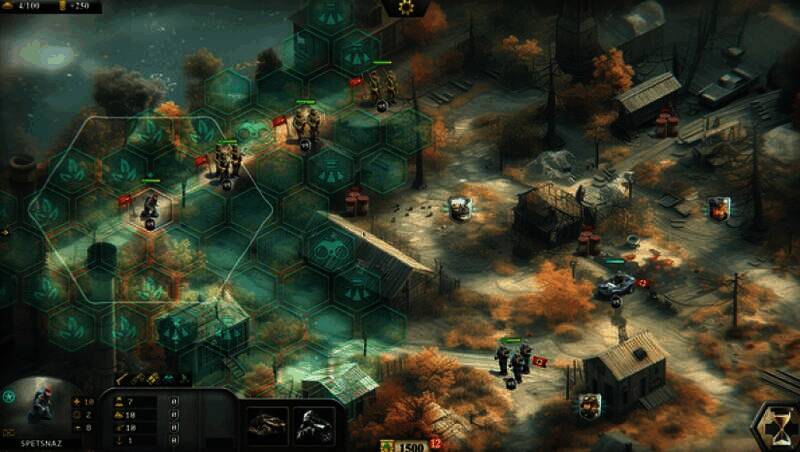The image size is (800, 452).
Task: Click the fire objective marker on the map
Action: point(718,208)
